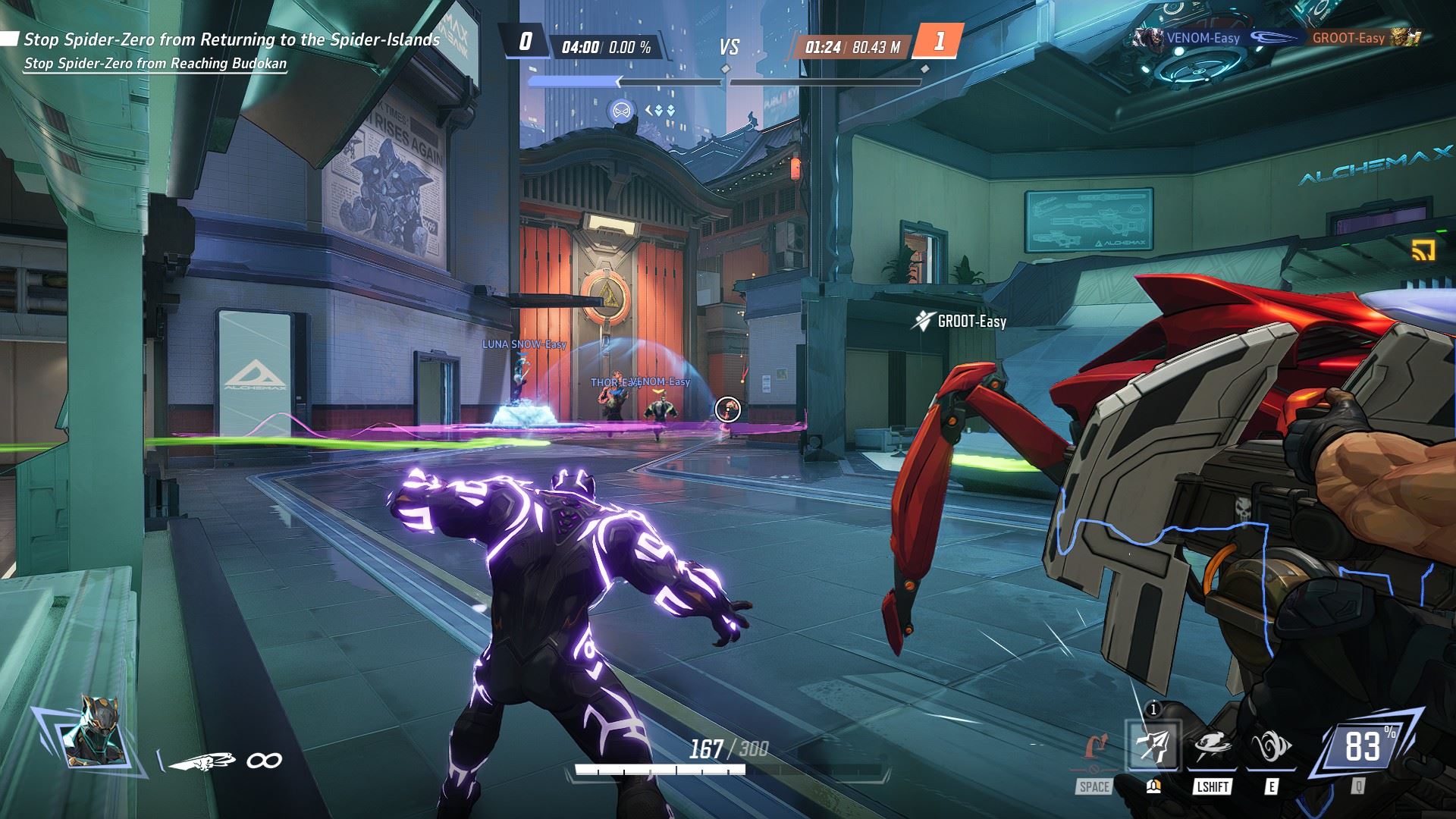Open the Spider-Zero objective tracker text
Screen dimensions: 1456x819
231,39
